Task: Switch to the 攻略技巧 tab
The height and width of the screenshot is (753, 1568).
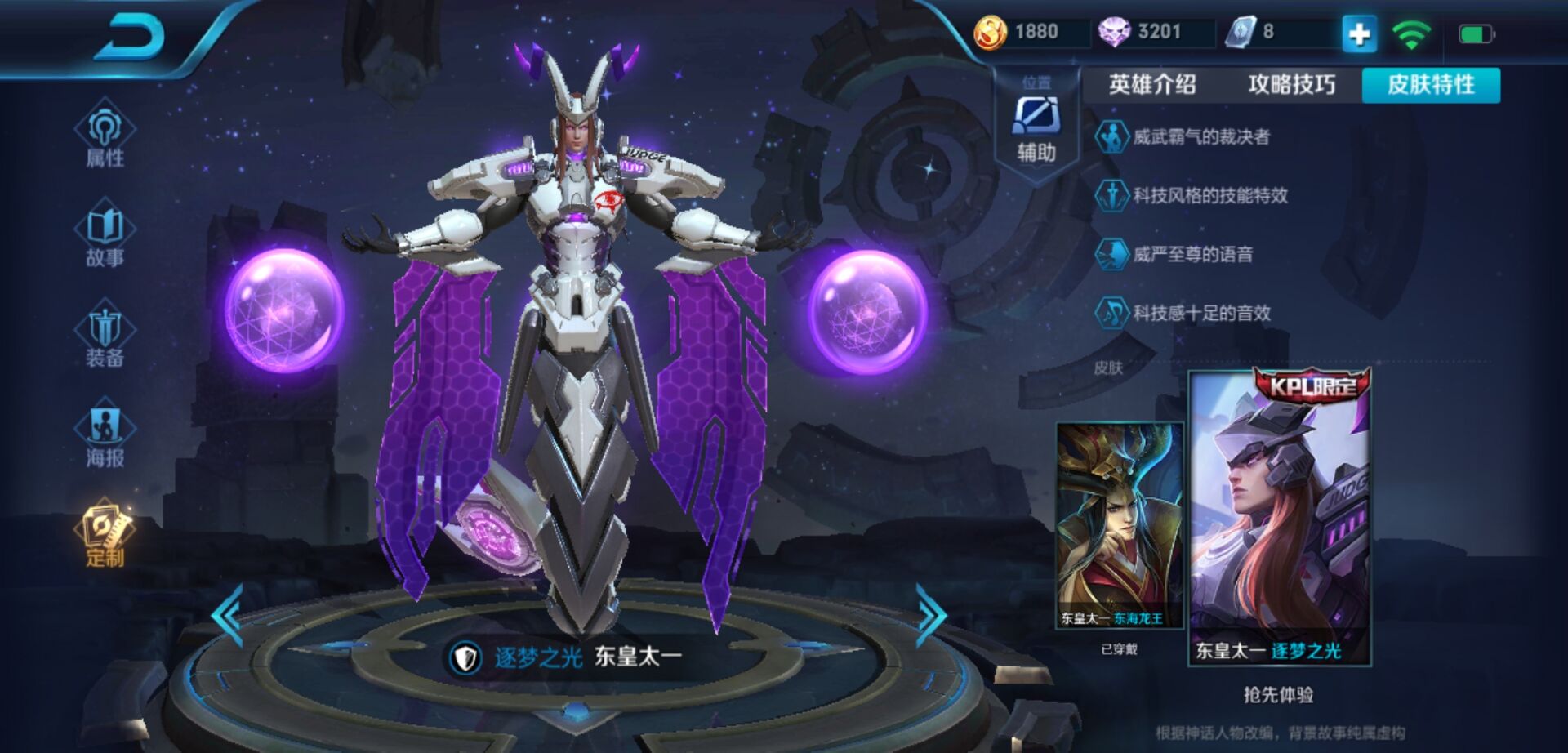Action: pyautogui.click(x=1292, y=85)
